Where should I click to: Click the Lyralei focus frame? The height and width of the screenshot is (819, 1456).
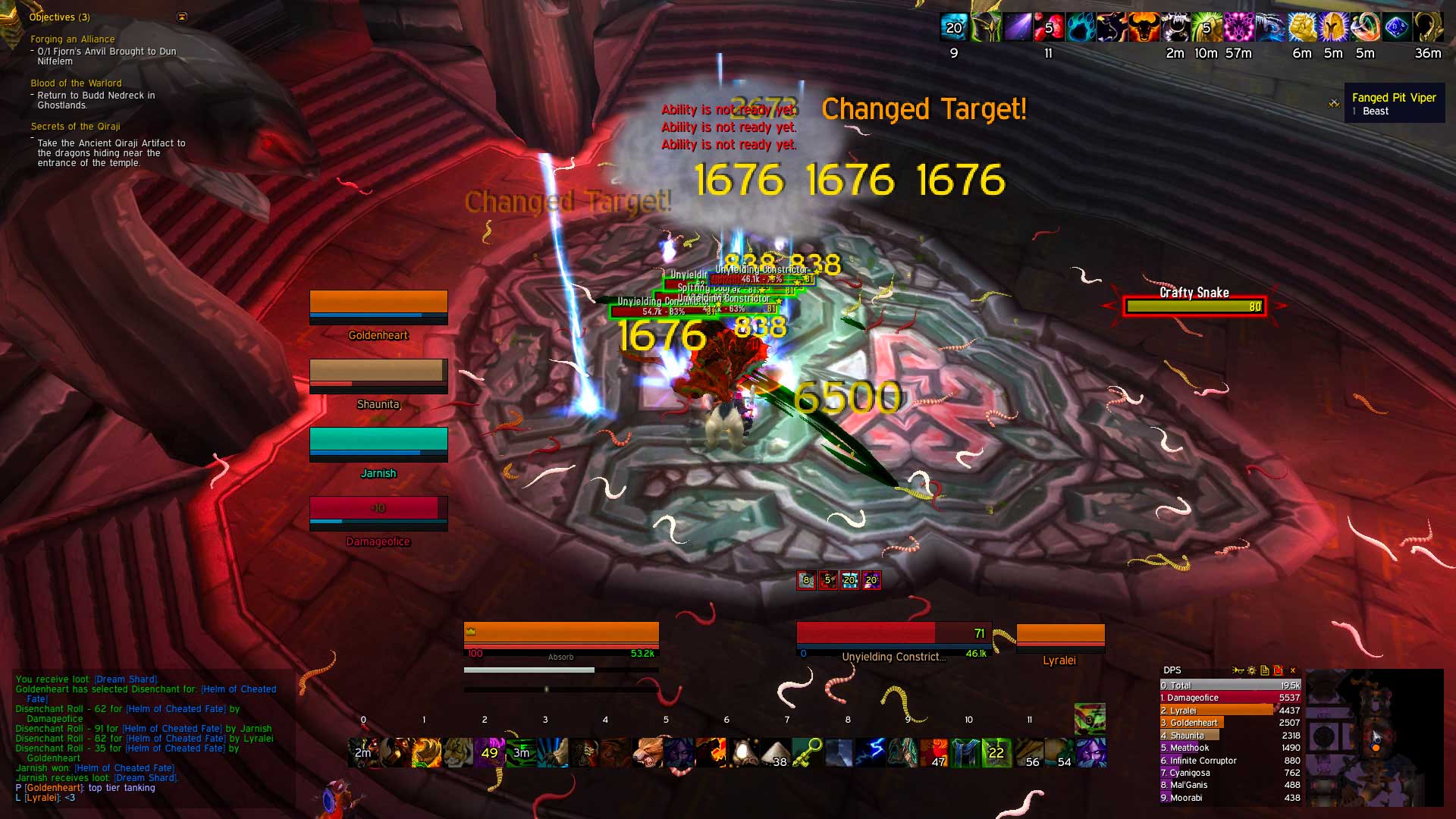point(1060,637)
